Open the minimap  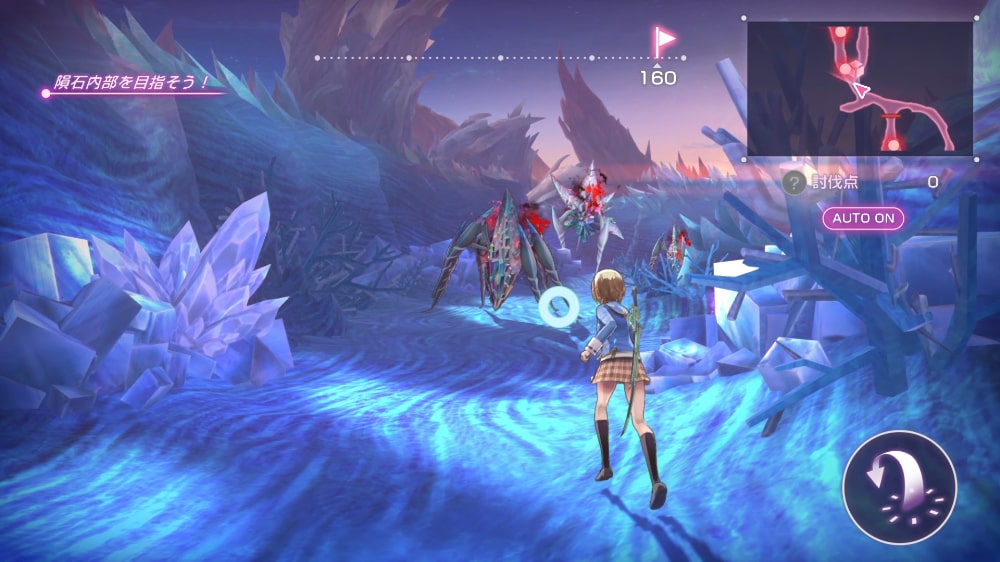(x=860, y=88)
